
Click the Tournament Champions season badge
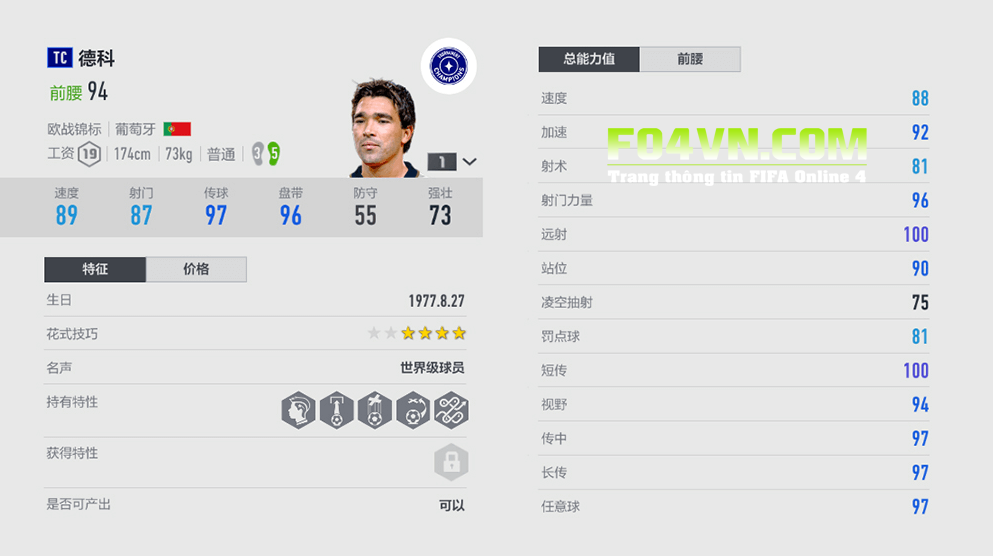448,66
